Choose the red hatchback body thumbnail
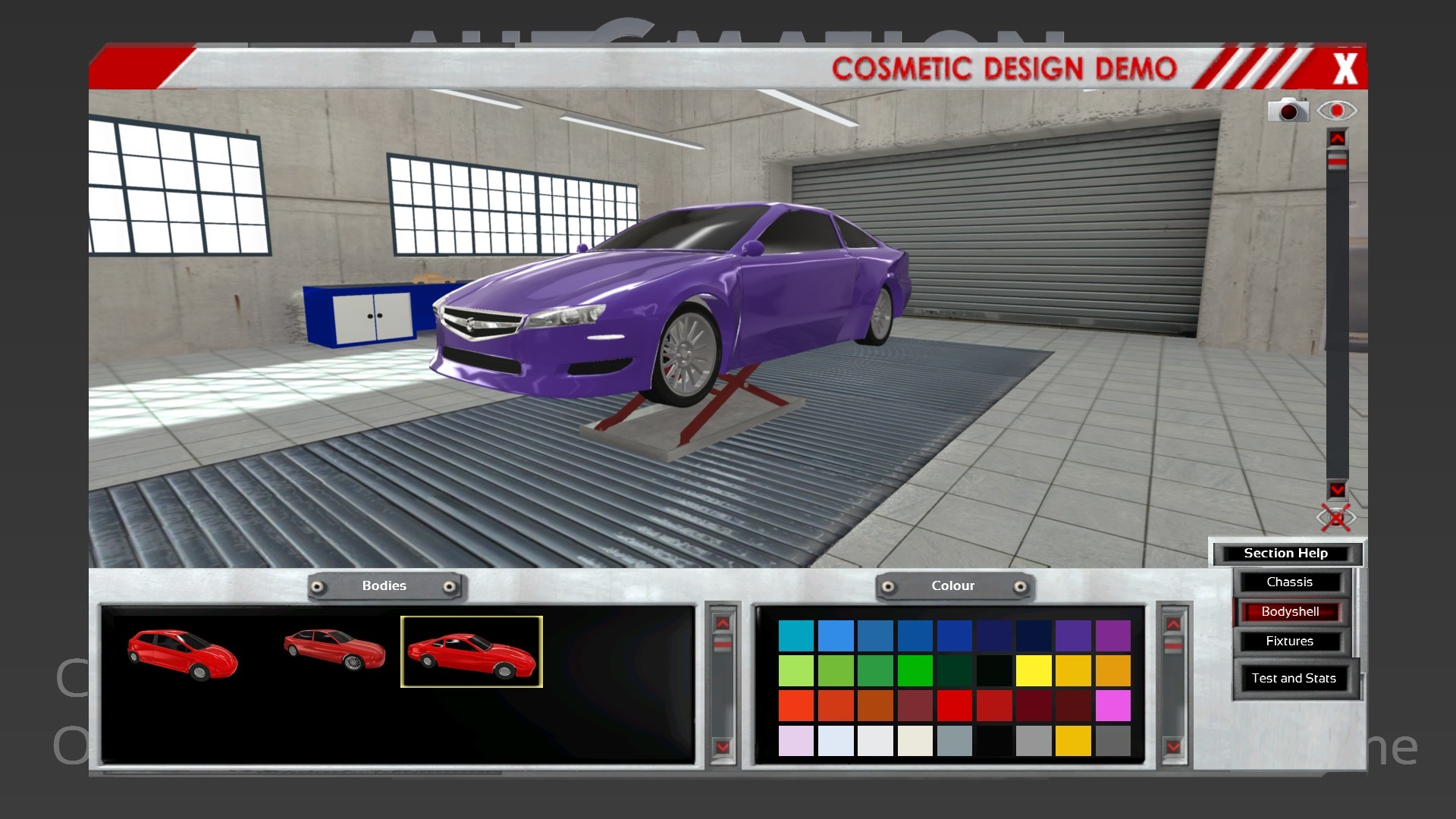Viewport: 1456px width, 819px height. click(x=183, y=653)
